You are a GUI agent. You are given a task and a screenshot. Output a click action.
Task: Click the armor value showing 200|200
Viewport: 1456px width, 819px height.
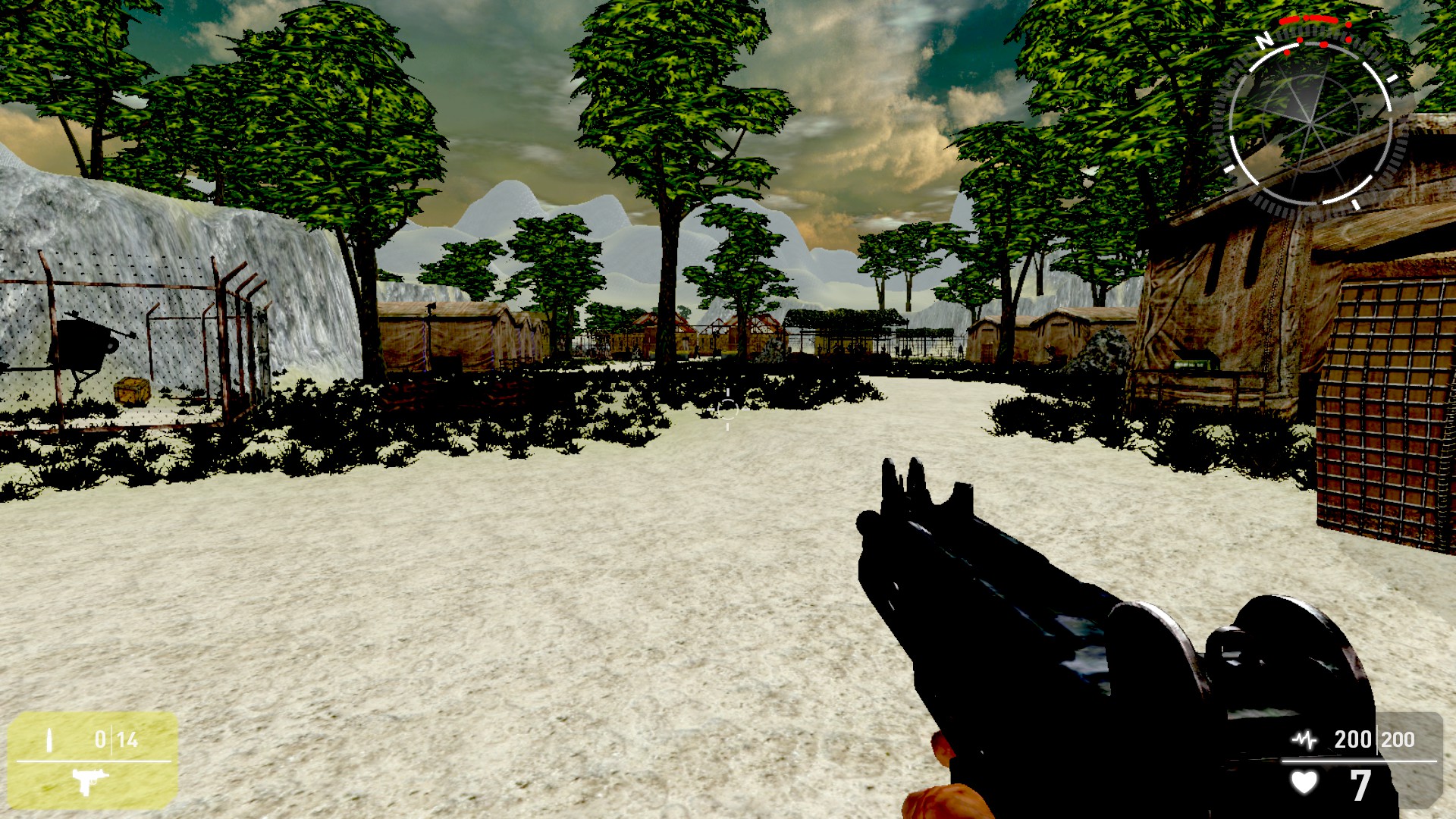coord(1374,739)
